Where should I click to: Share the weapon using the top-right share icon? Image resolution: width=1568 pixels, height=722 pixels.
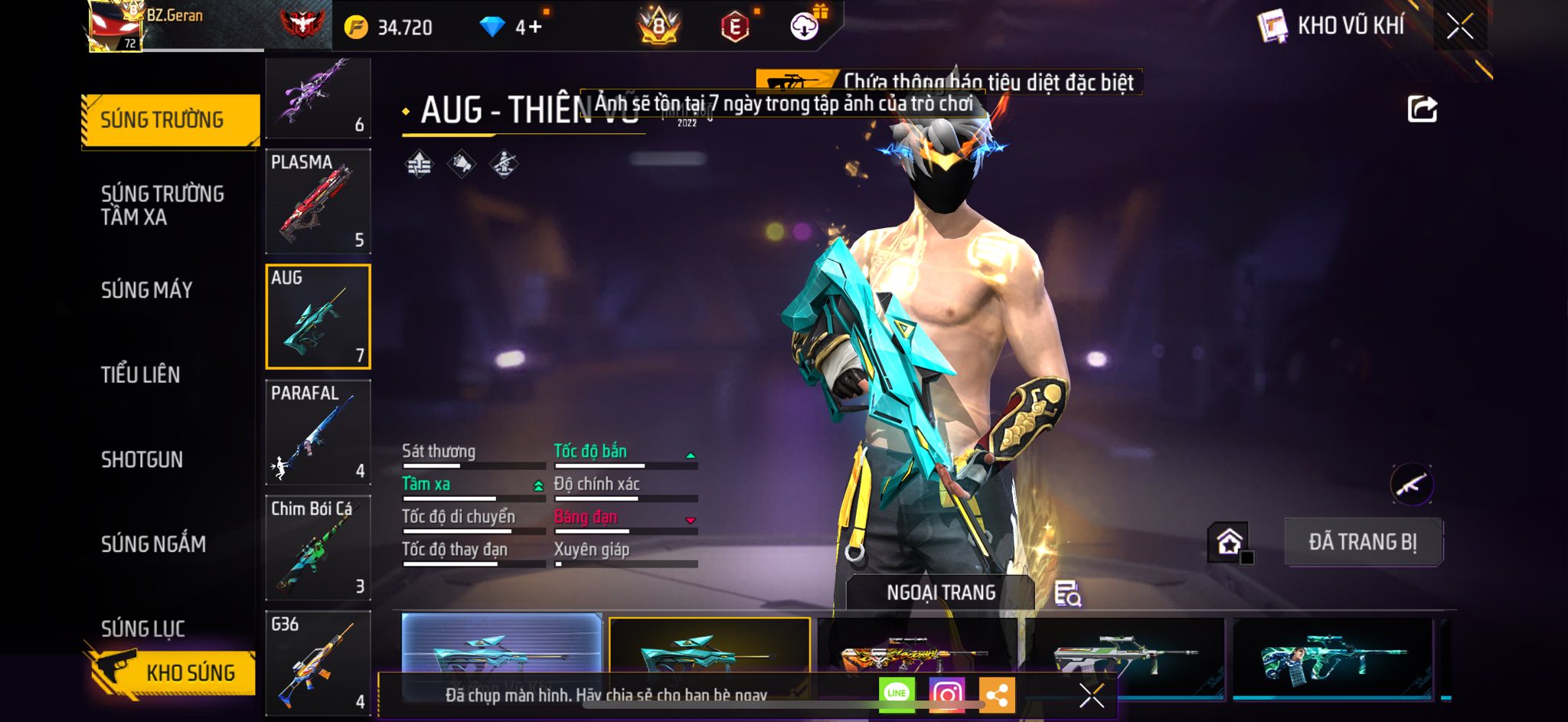click(x=1422, y=109)
